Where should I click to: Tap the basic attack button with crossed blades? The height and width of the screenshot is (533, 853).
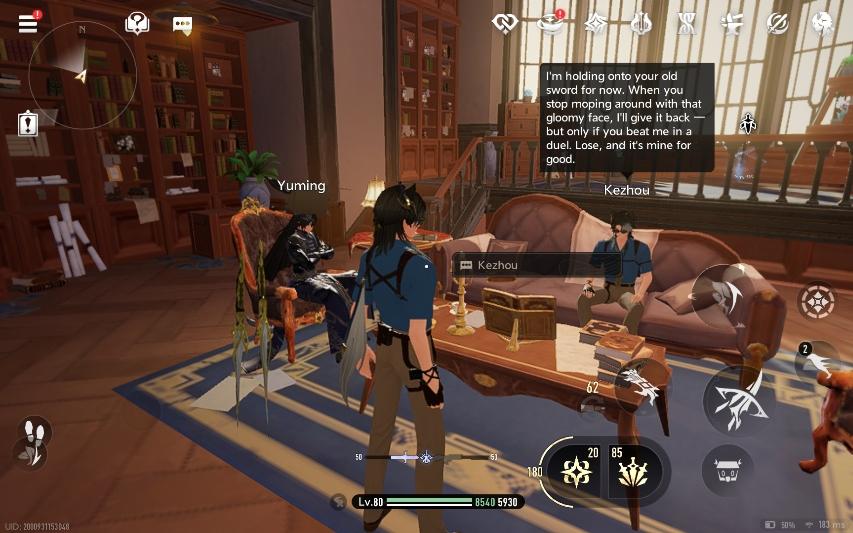click(x=736, y=398)
